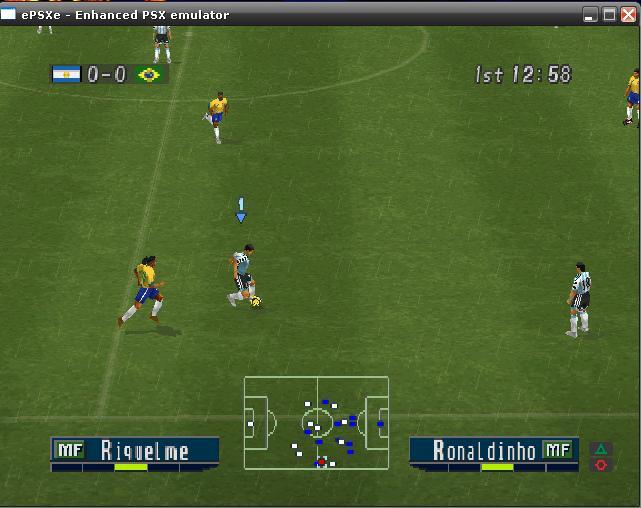Click the Brazil flag on the scoreboard

tap(150, 74)
